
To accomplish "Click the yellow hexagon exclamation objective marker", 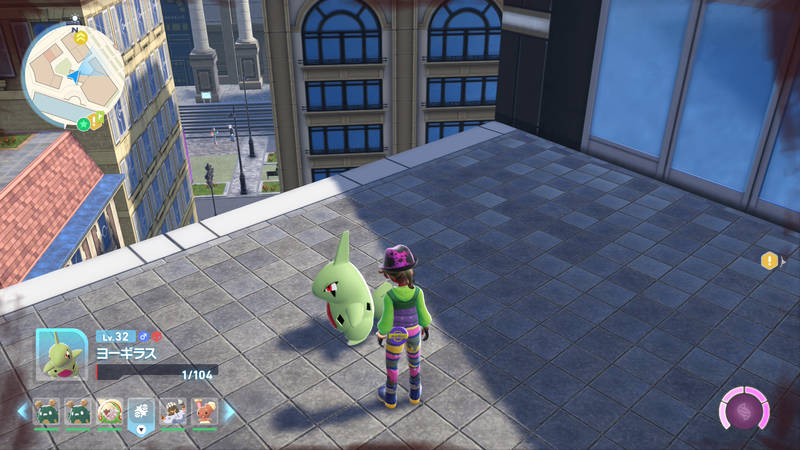I will [x=768, y=261].
